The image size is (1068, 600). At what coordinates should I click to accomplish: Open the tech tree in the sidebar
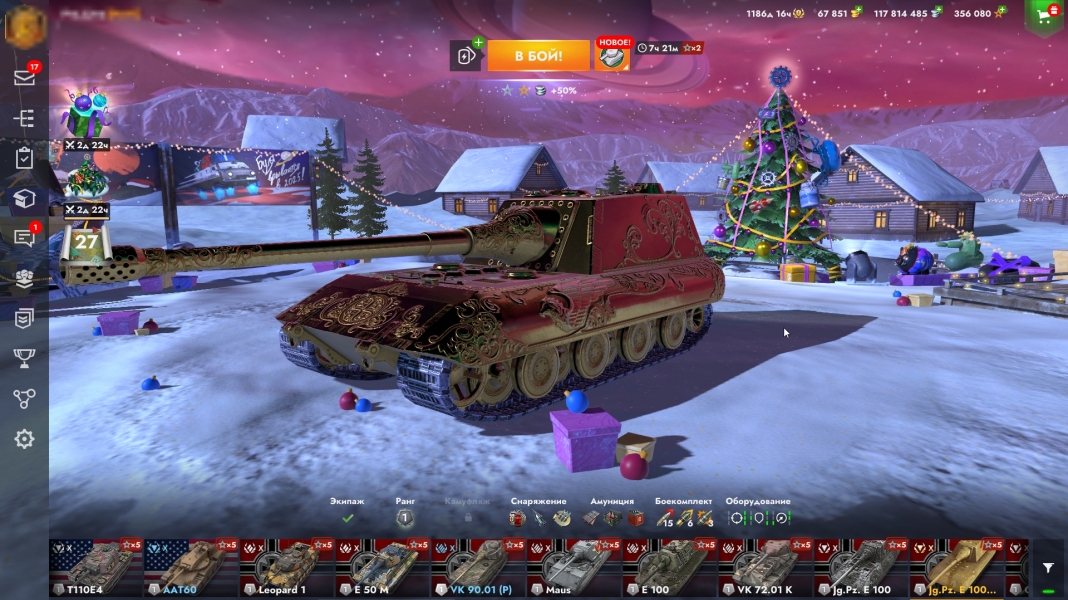click(24, 118)
